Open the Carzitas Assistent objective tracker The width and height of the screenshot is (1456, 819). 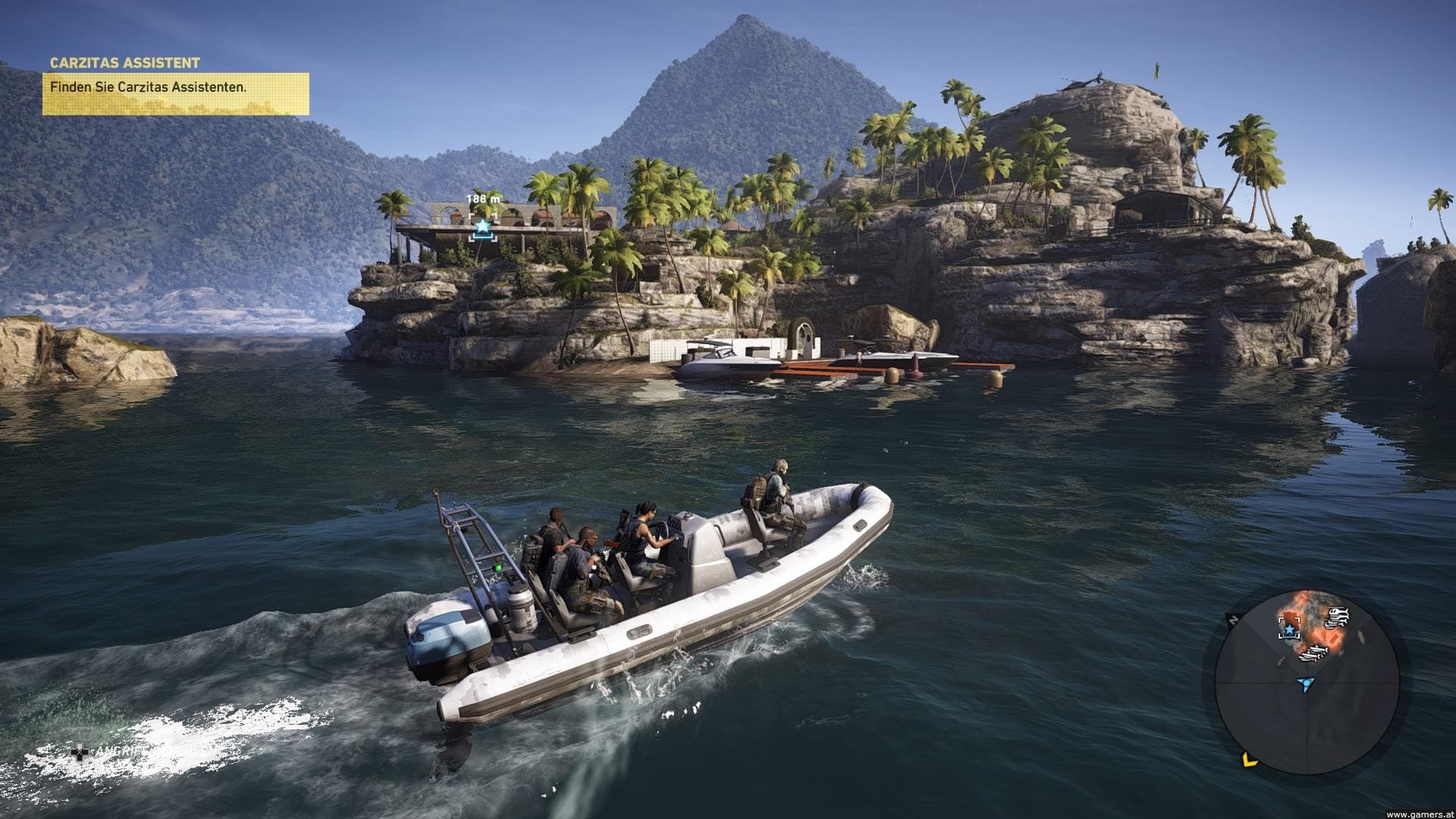pyautogui.click(x=175, y=86)
